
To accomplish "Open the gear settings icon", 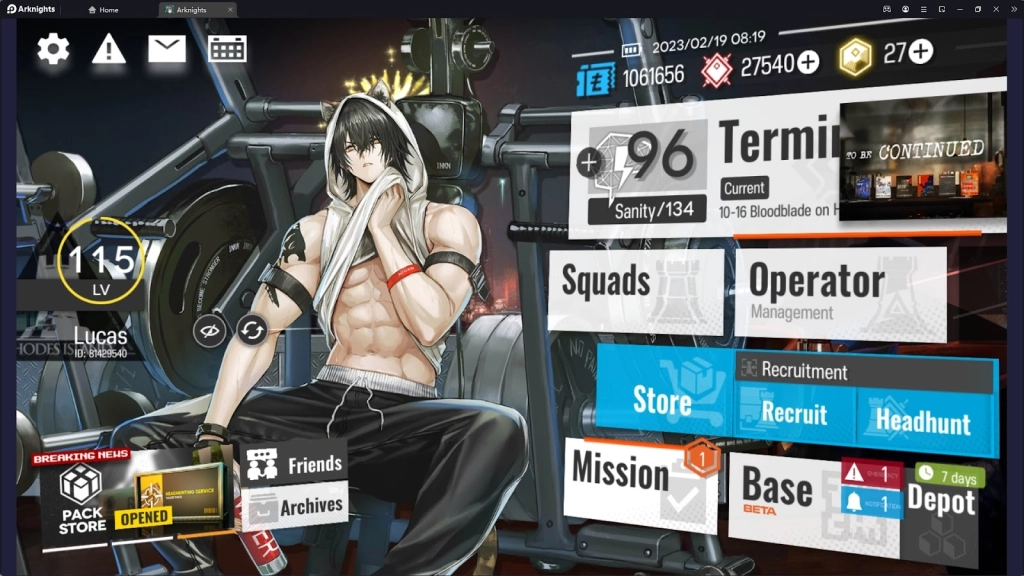I will [x=54, y=49].
